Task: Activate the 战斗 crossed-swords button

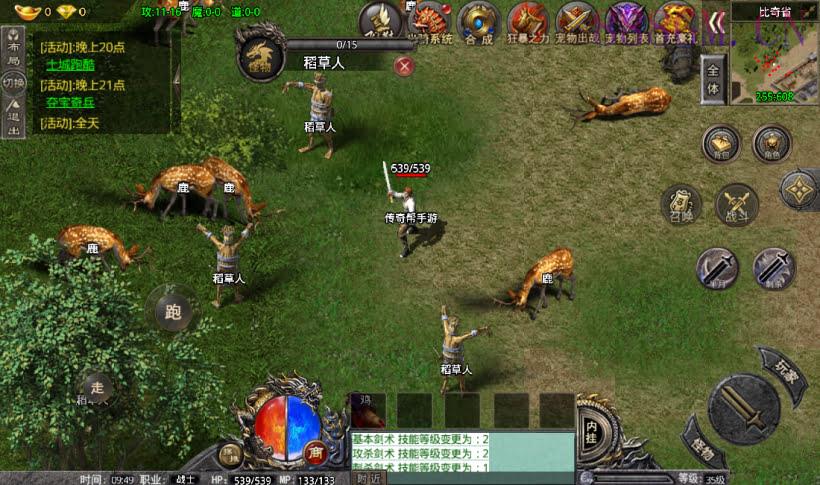Action: click(x=737, y=205)
